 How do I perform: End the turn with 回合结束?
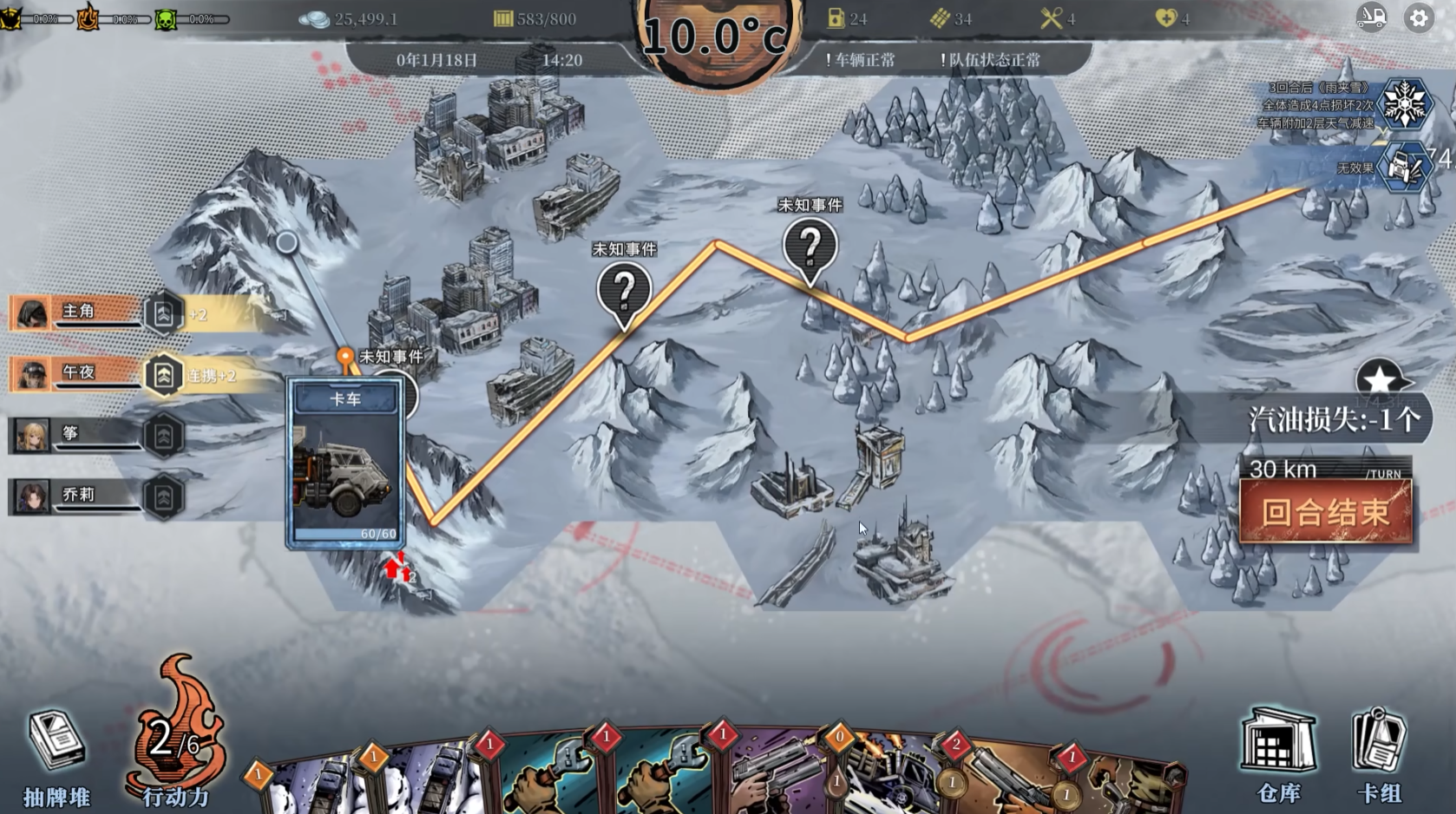[x=1325, y=513]
